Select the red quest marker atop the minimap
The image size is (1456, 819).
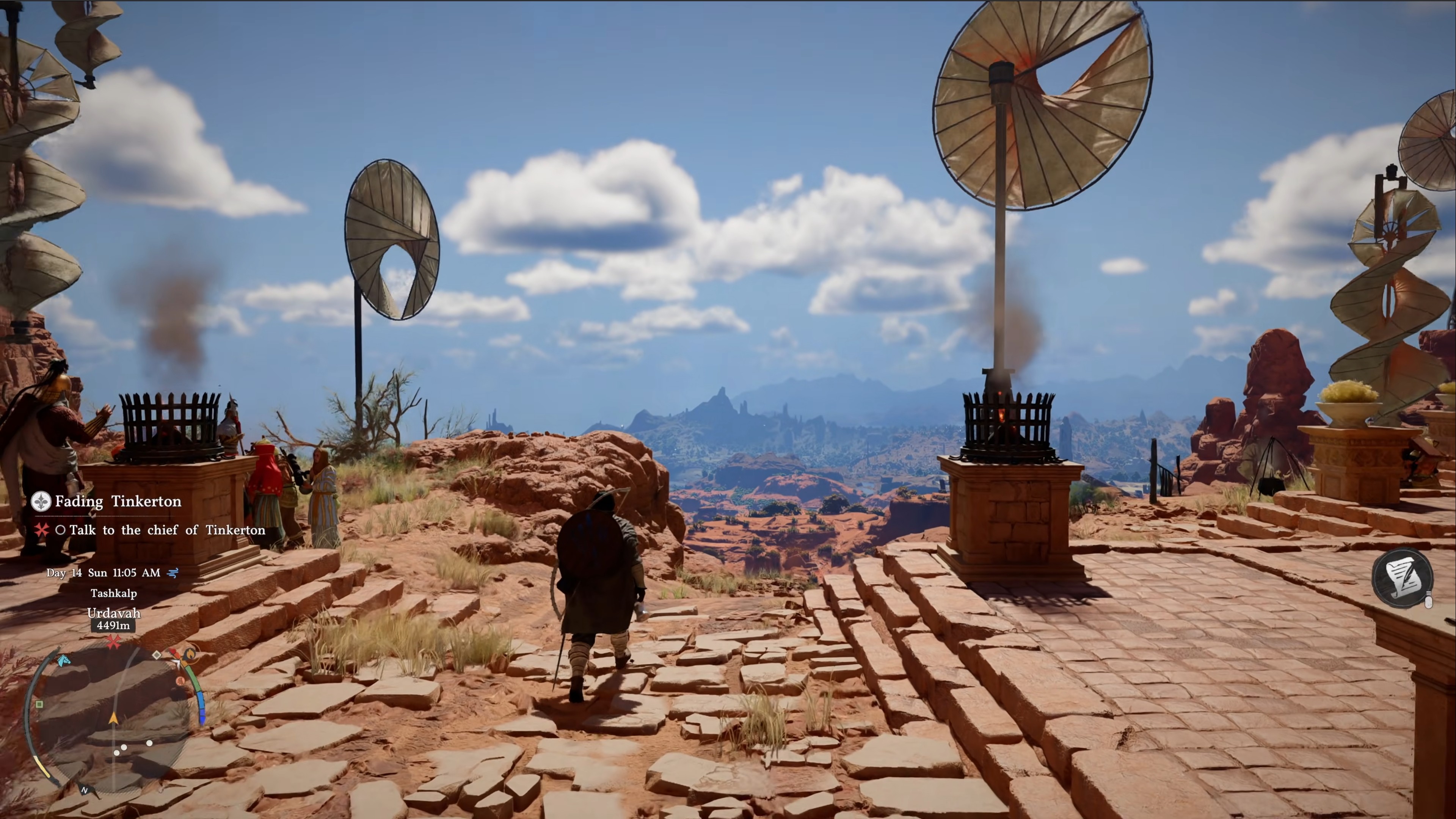(x=114, y=642)
